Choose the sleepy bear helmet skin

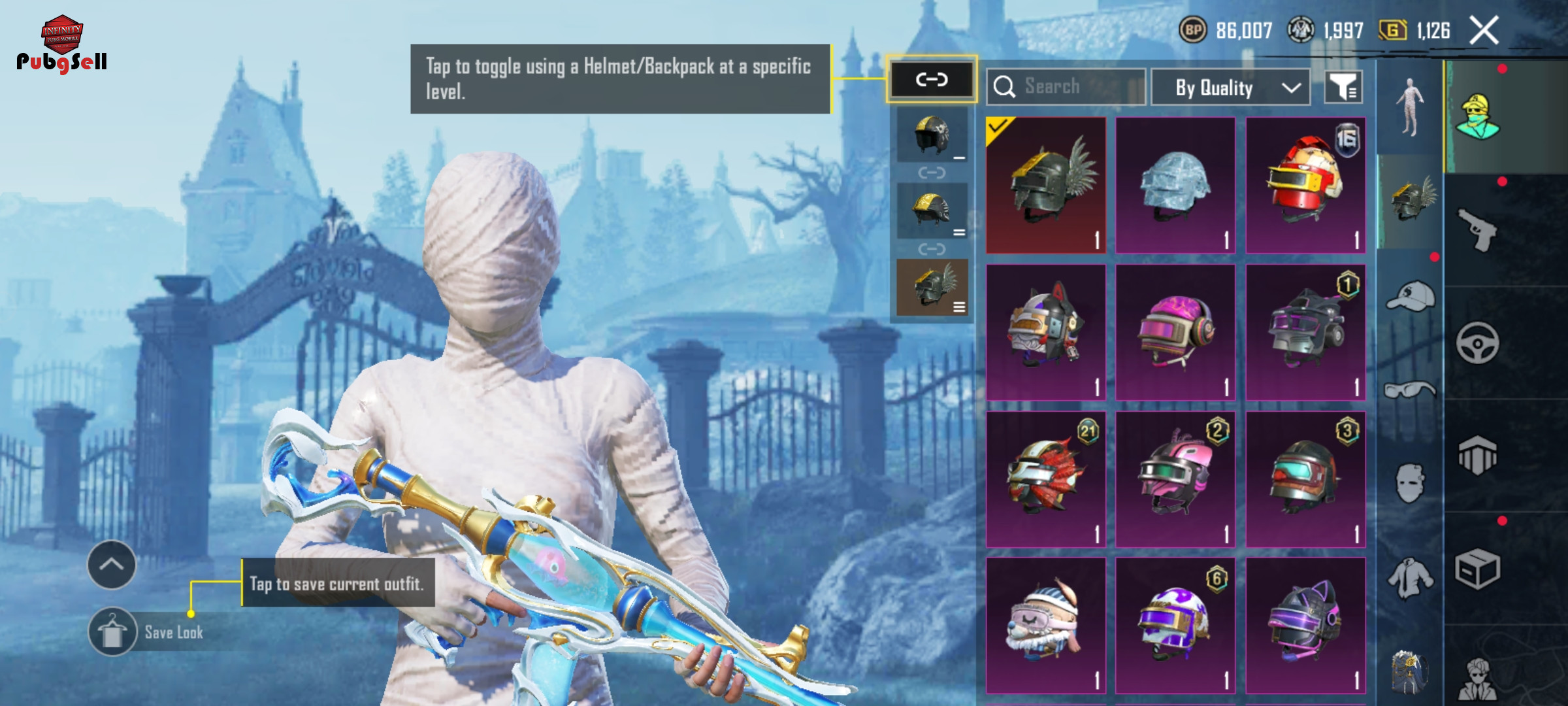click(x=1045, y=626)
